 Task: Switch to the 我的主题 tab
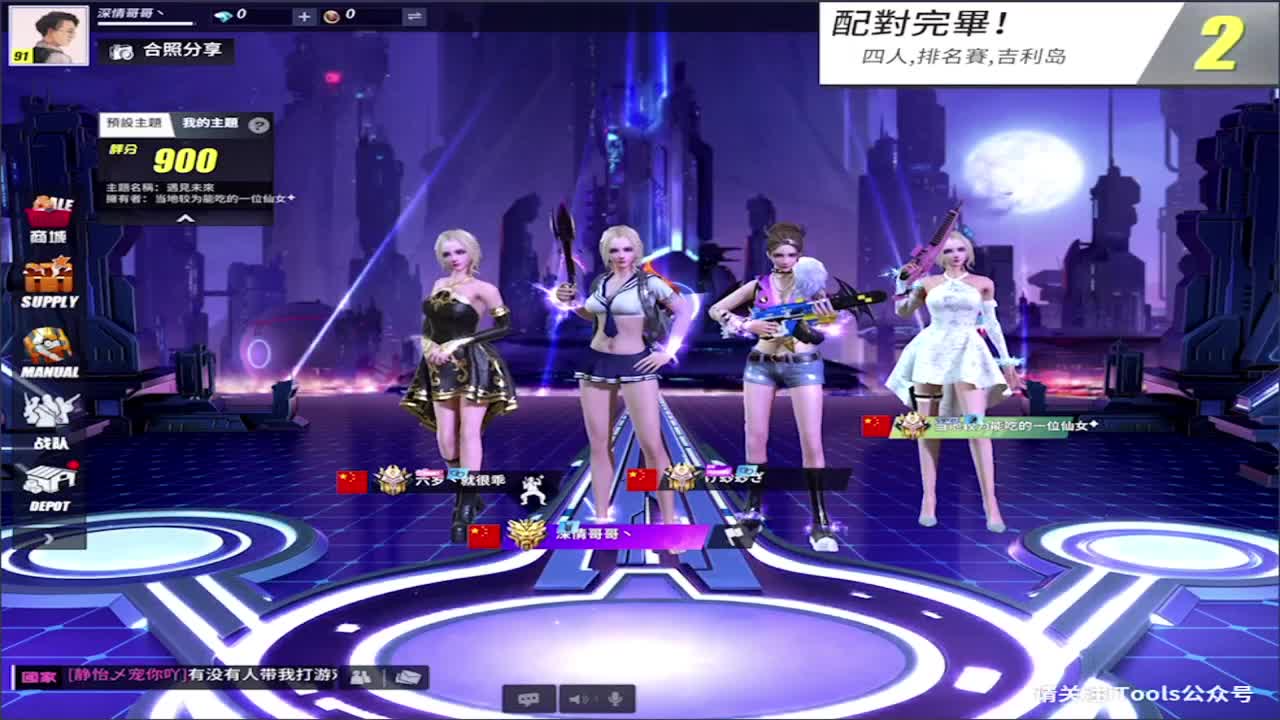[211, 122]
